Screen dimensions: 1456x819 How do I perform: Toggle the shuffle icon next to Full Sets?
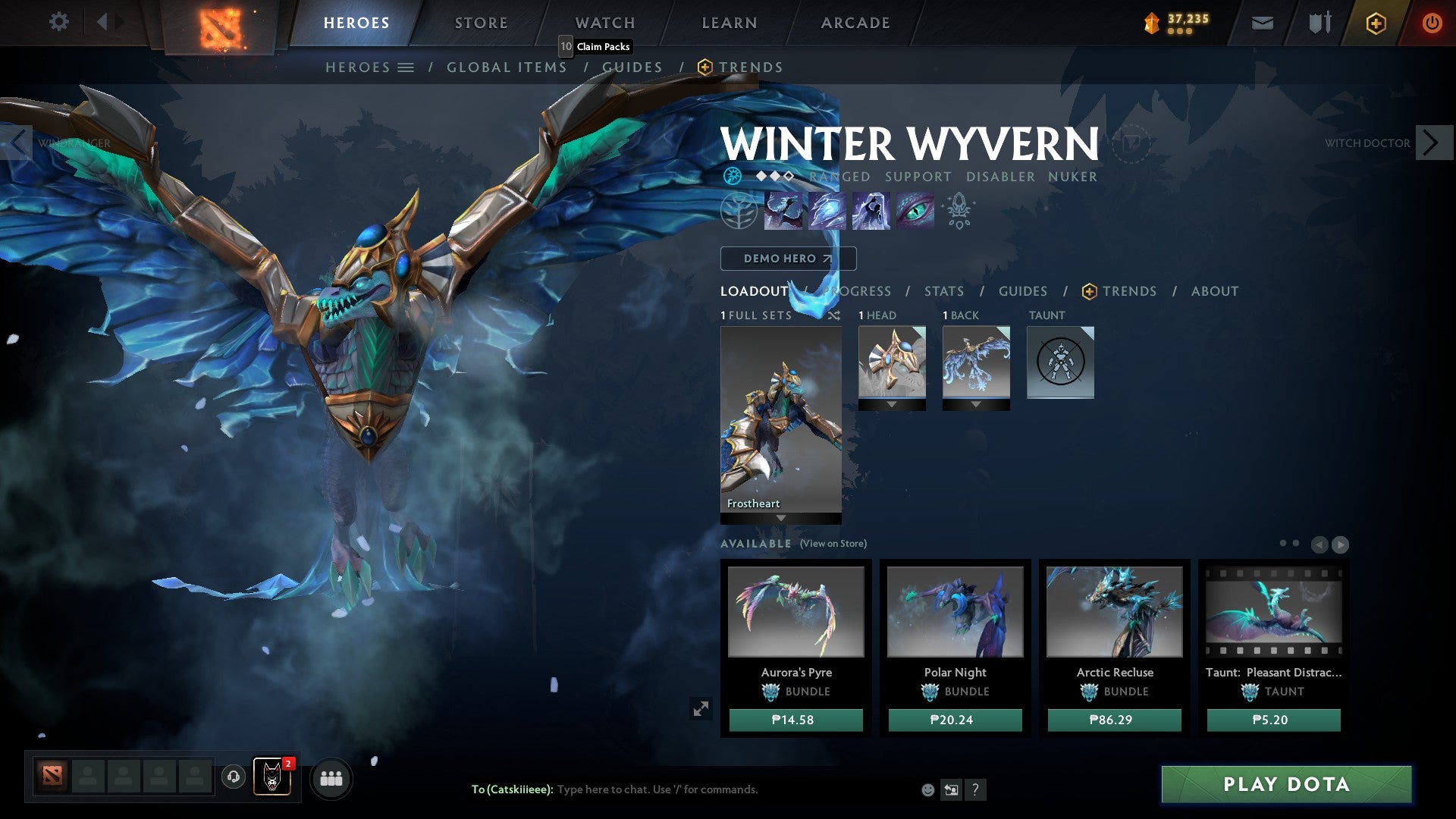[x=834, y=315]
